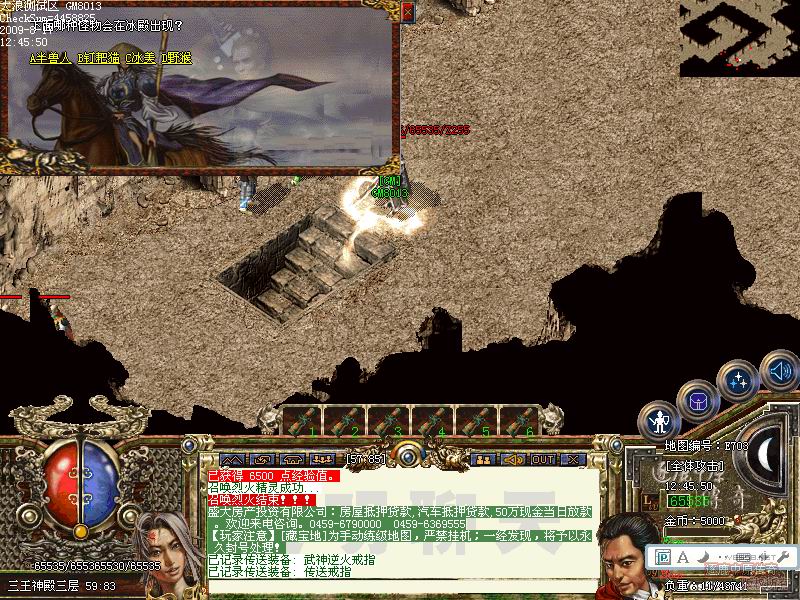Click the horn icon button above chat
This screenshot has height=600, width=800.
point(513,459)
